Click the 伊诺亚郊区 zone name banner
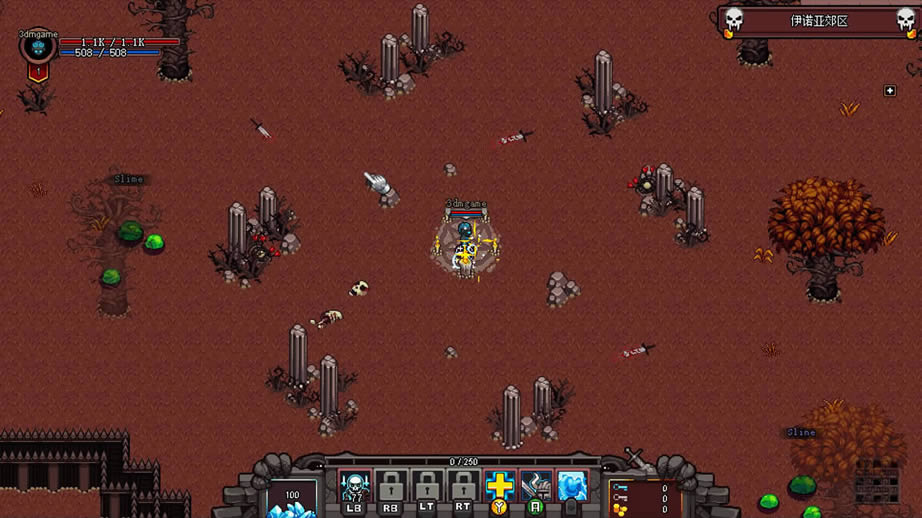The width and height of the screenshot is (922, 518). click(x=818, y=21)
